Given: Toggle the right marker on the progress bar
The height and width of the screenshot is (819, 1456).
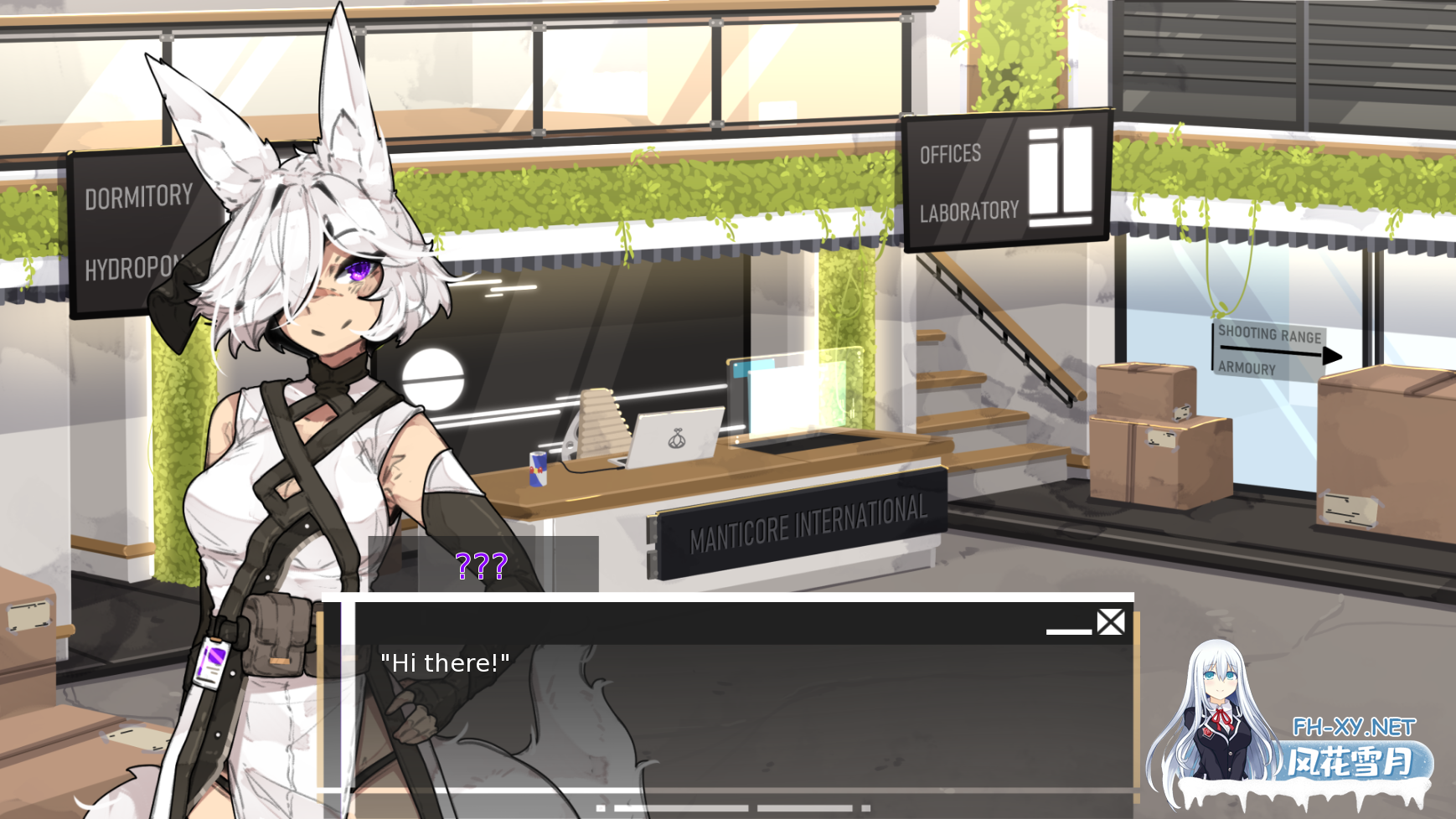Looking at the screenshot, I should click(x=867, y=806).
